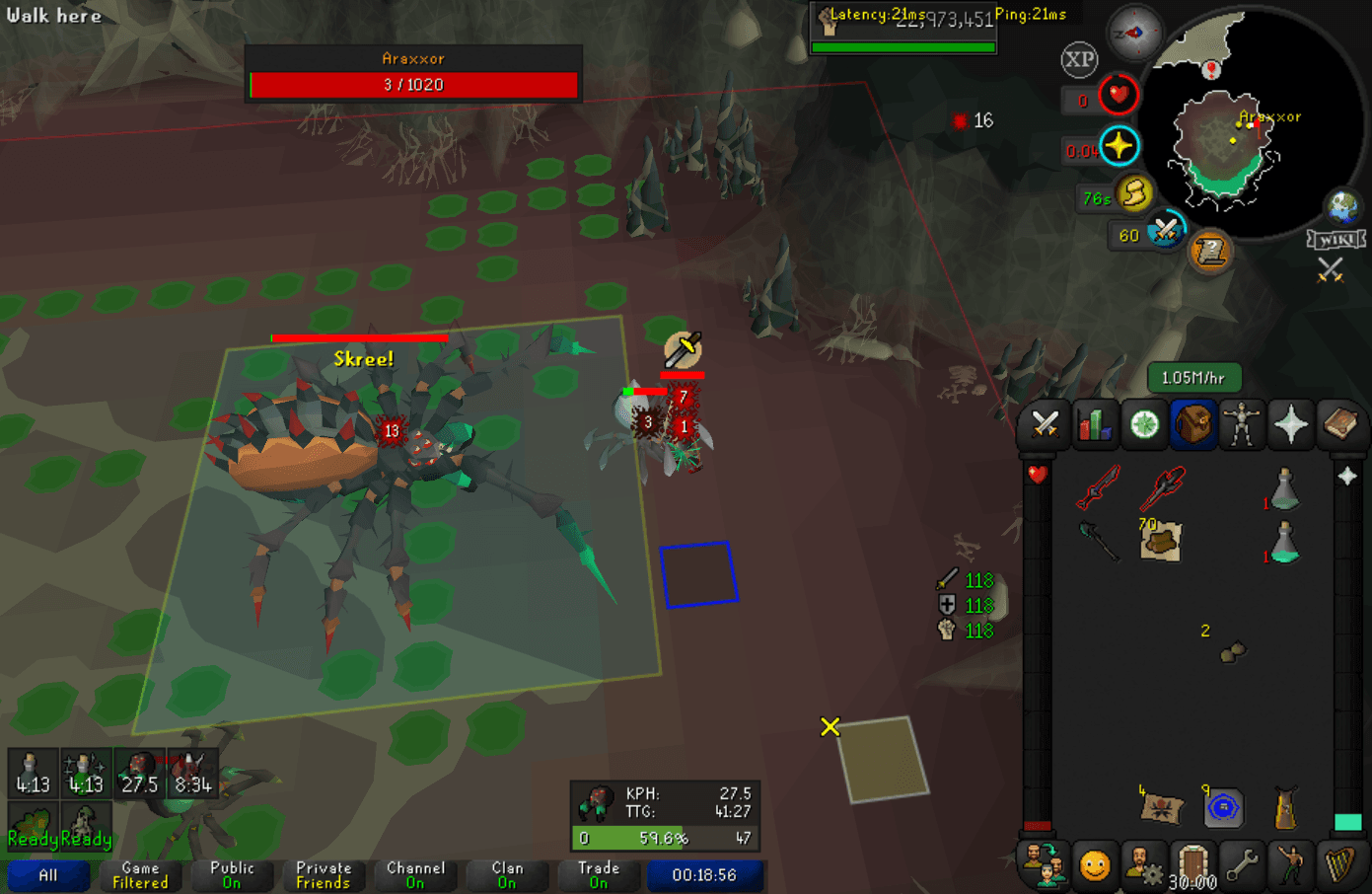Switch to the All chat tab
The width and height of the screenshot is (1372, 894).
point(48,874)
